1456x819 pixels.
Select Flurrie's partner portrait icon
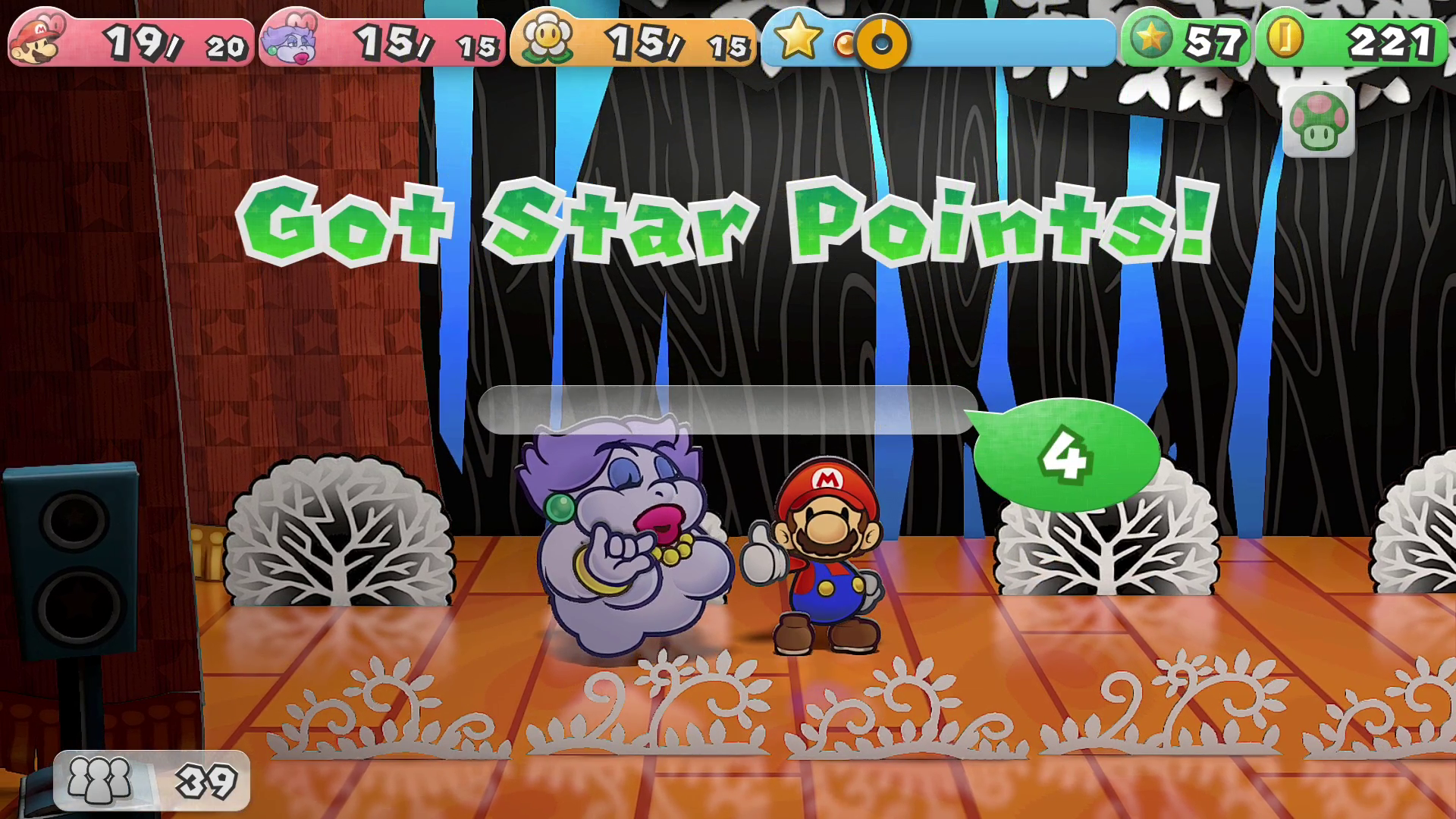(x=291, y=42)
